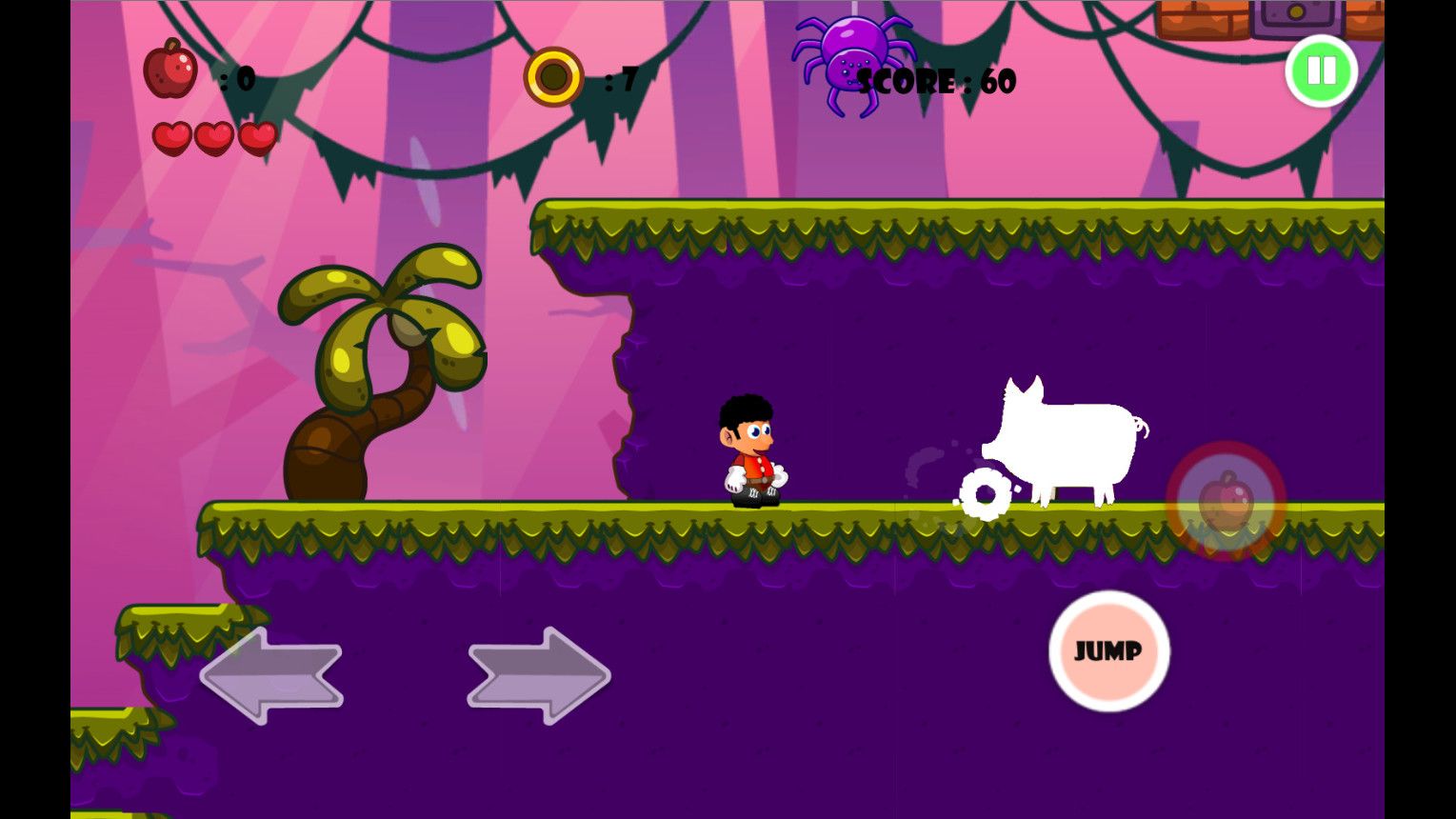
Task: Move left with the left arrow button
Action: click(271, 675)
